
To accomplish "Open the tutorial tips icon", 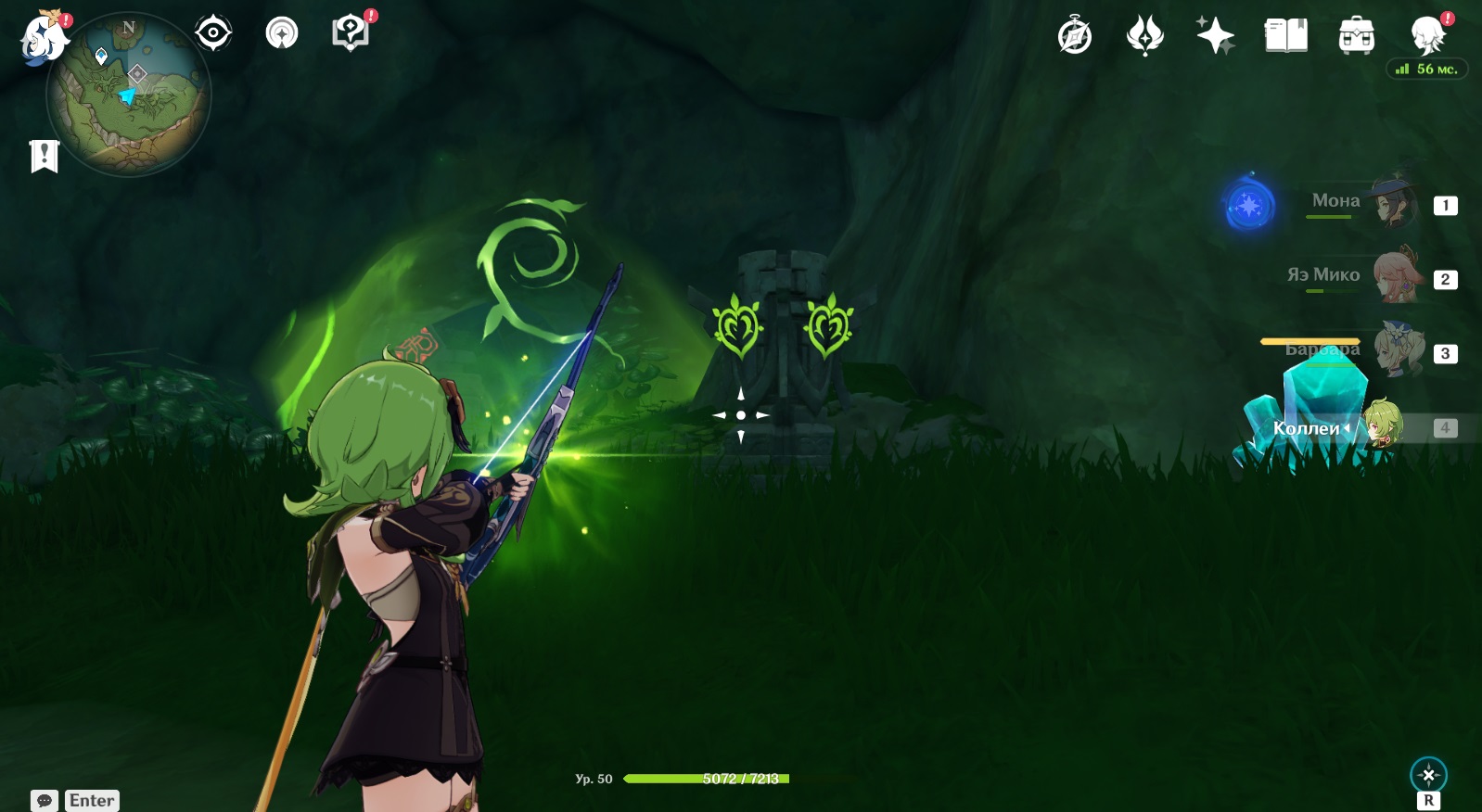I will click(350, 33).
